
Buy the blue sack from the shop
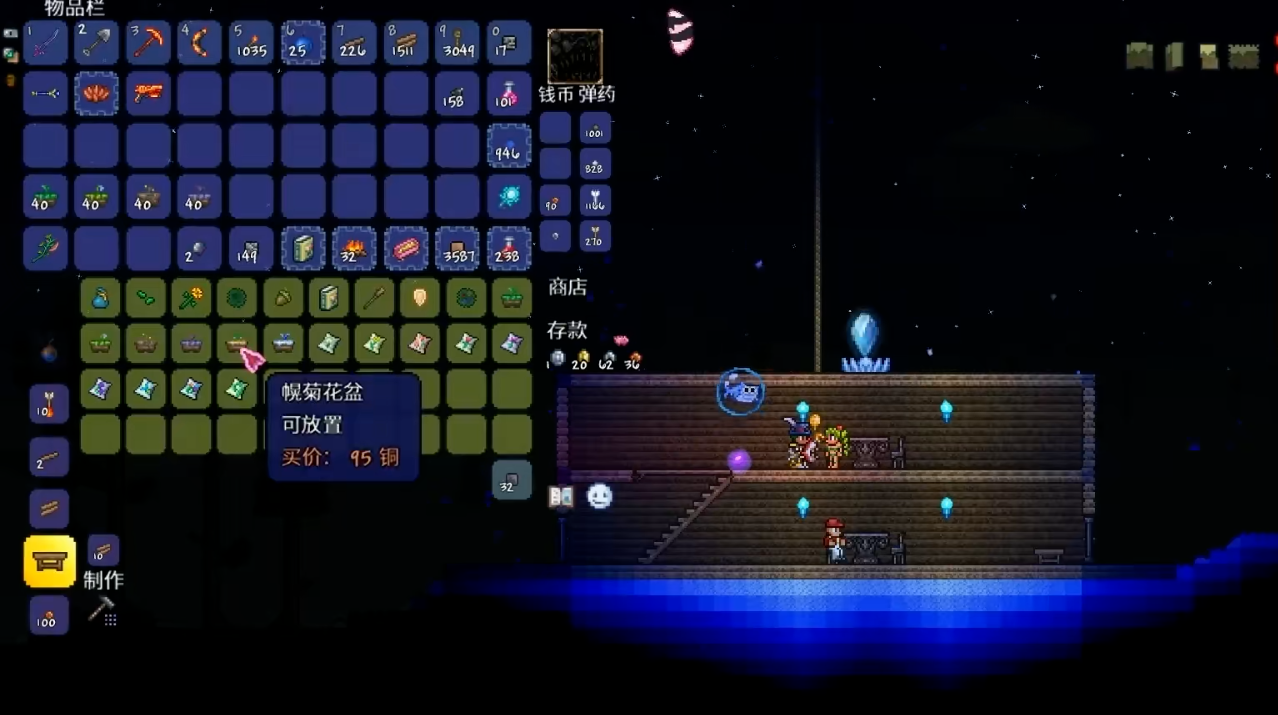pyautogui.click(x=100, y=298)
